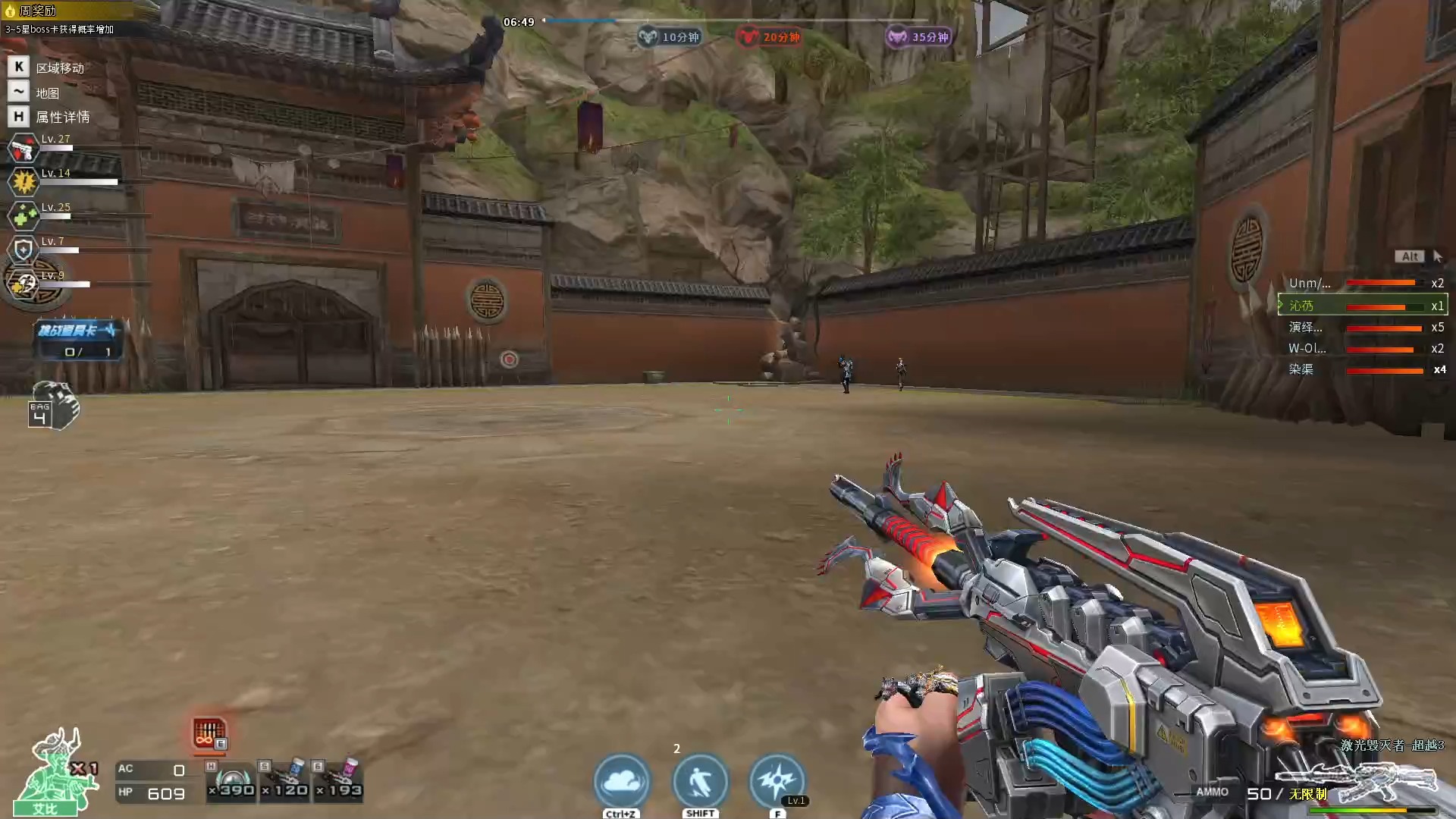1456x819 pixels.
Task: Select the Lv. 14 yellow burst skill icon
Action: point(23,182)
